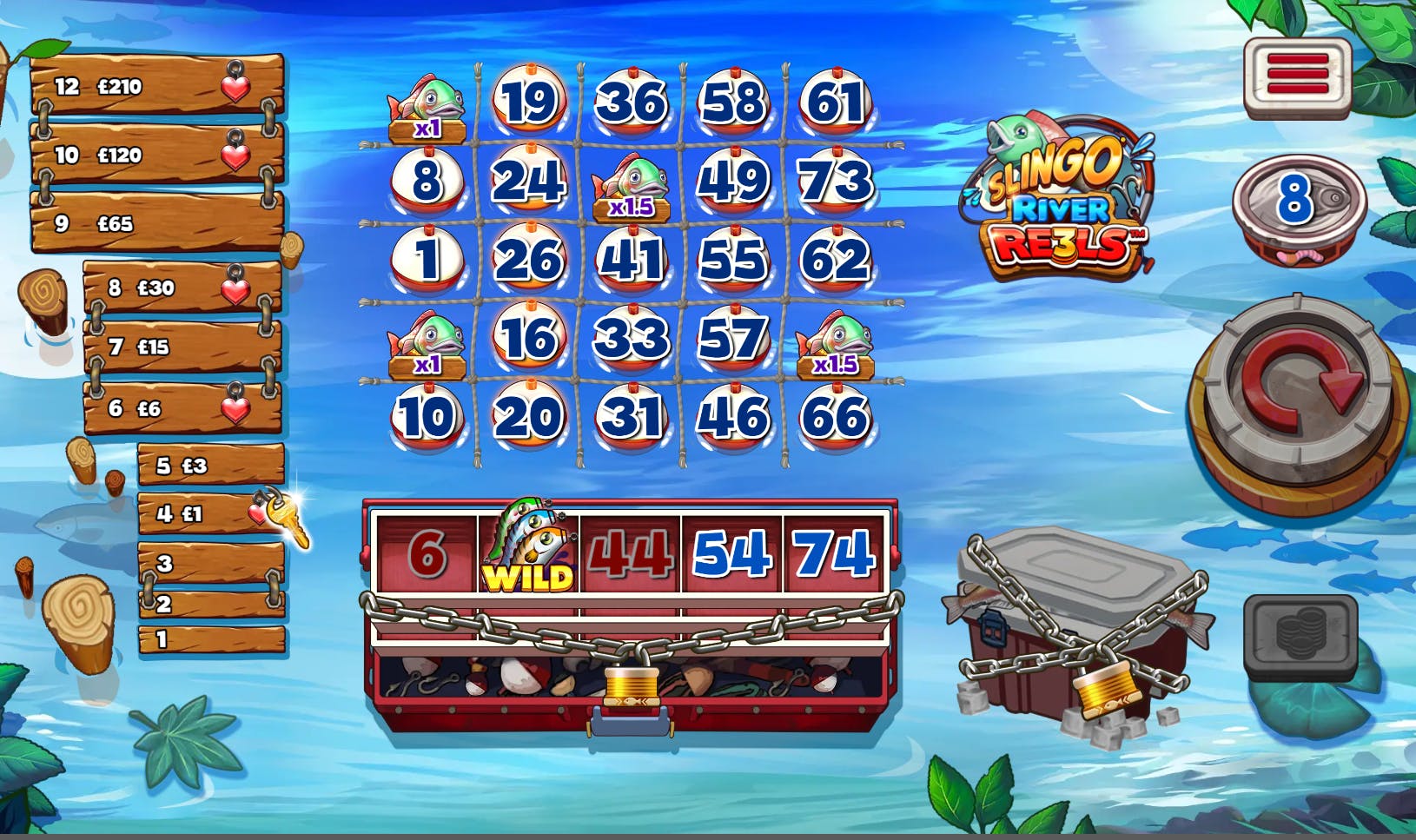
Task: Select number 73 bobber tile
Action: pyautogui.click(x=836, y=182)
